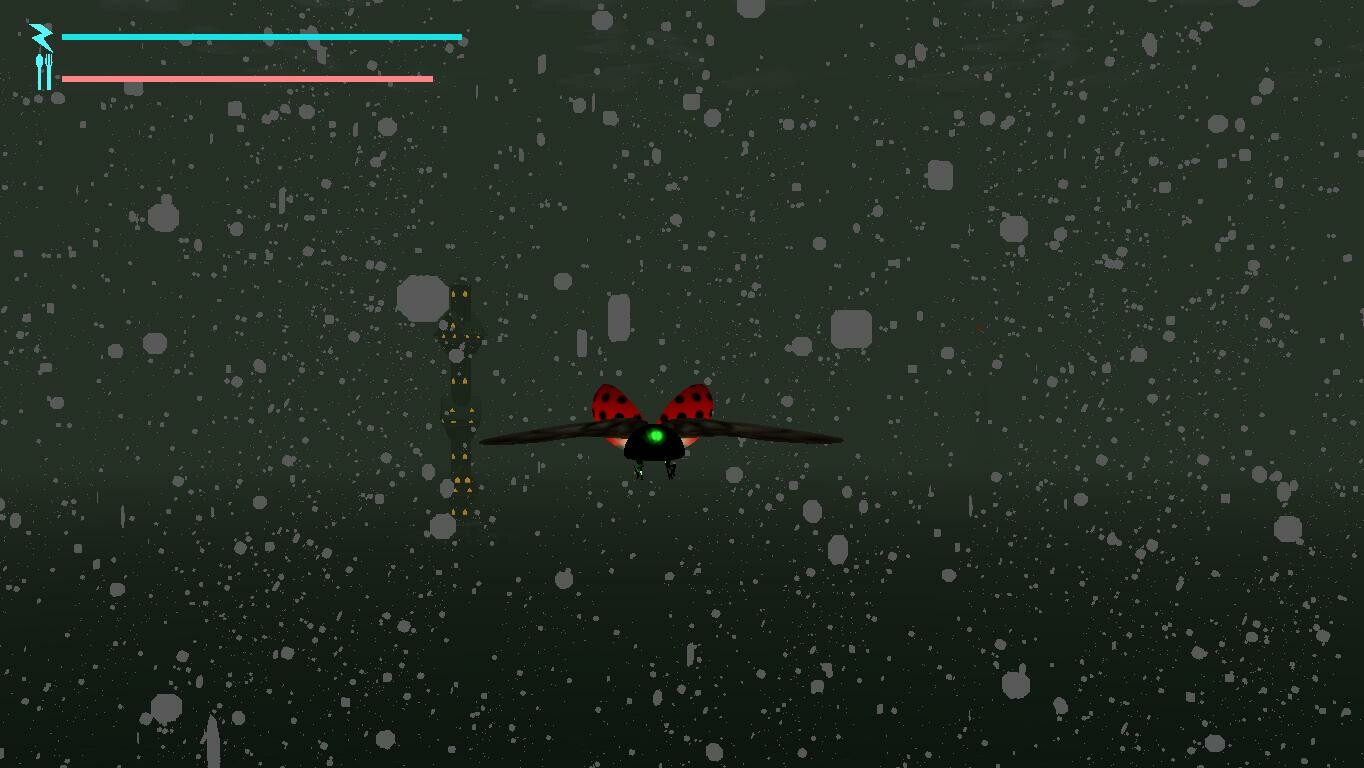
Task: Click the pink hunger bar
Action: pos(245,76)
